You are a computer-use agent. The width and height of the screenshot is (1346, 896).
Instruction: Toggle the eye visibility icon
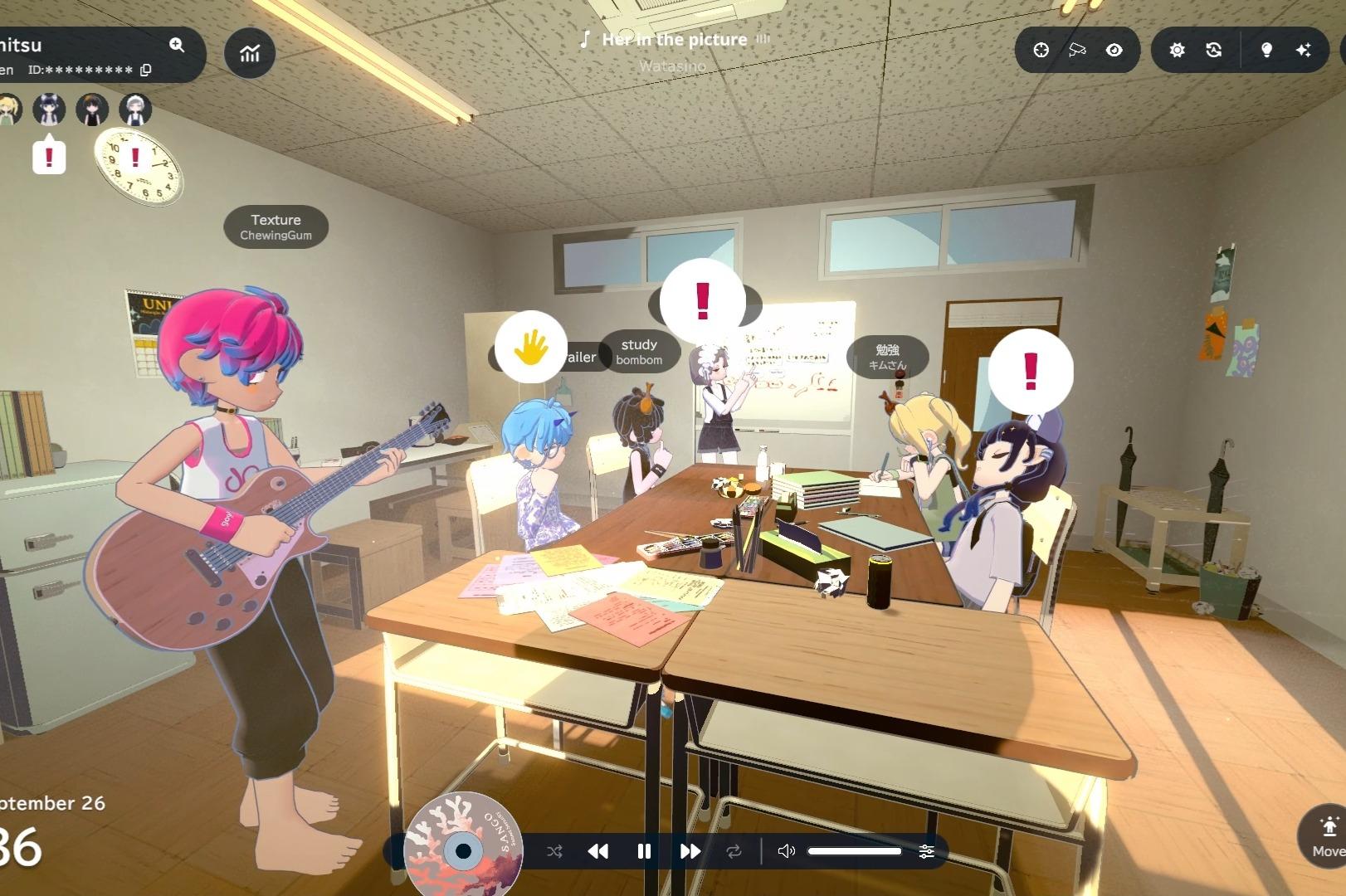(1114, 50)
